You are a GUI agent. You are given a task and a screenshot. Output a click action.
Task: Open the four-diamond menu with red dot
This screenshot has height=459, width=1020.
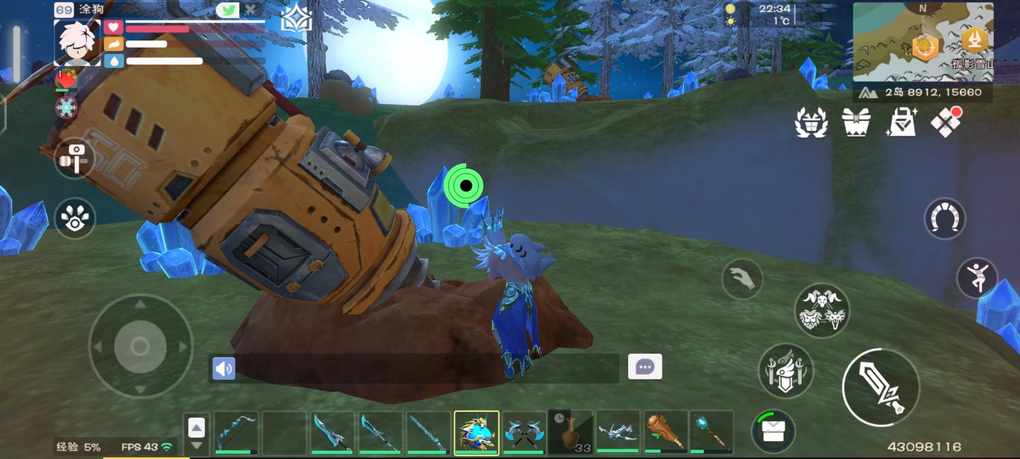pyautogui.click(x=946, y=123)
